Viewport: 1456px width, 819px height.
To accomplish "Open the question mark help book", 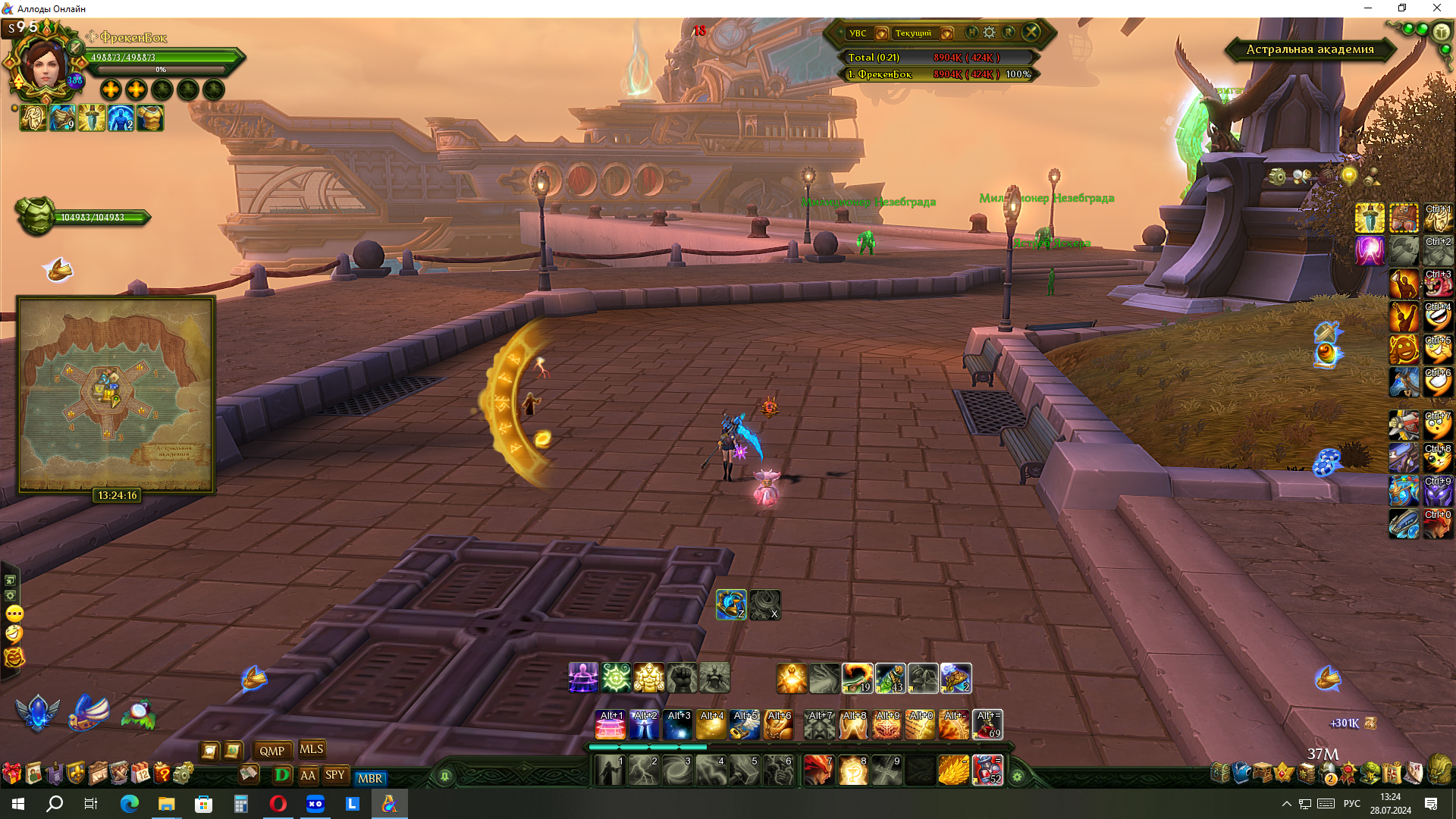I will (162, 773).
